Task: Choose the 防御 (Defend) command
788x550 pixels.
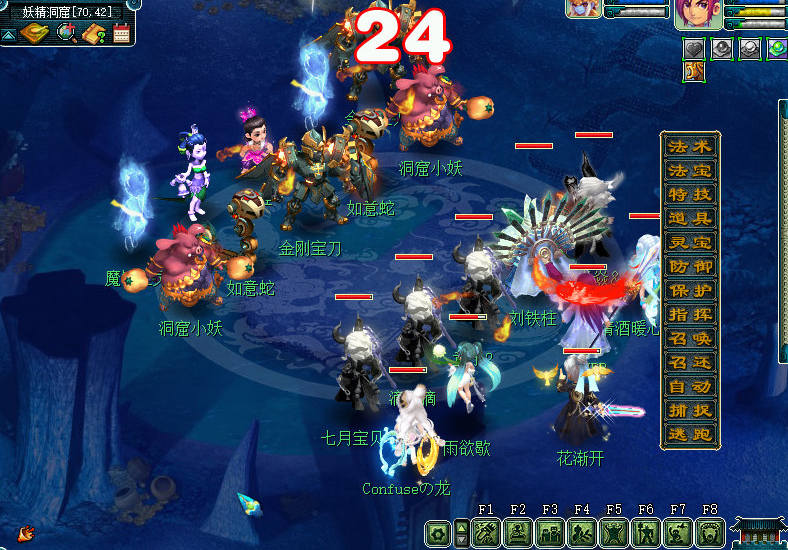Action: (x=689, y=266)
